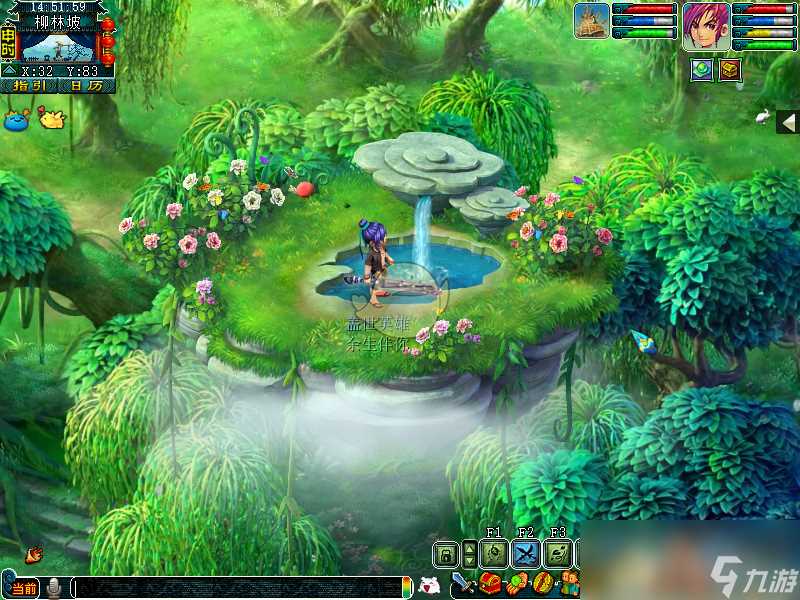800x600 pixels.
Task: Click the blue slime pet icon
Action: [16, 119]
